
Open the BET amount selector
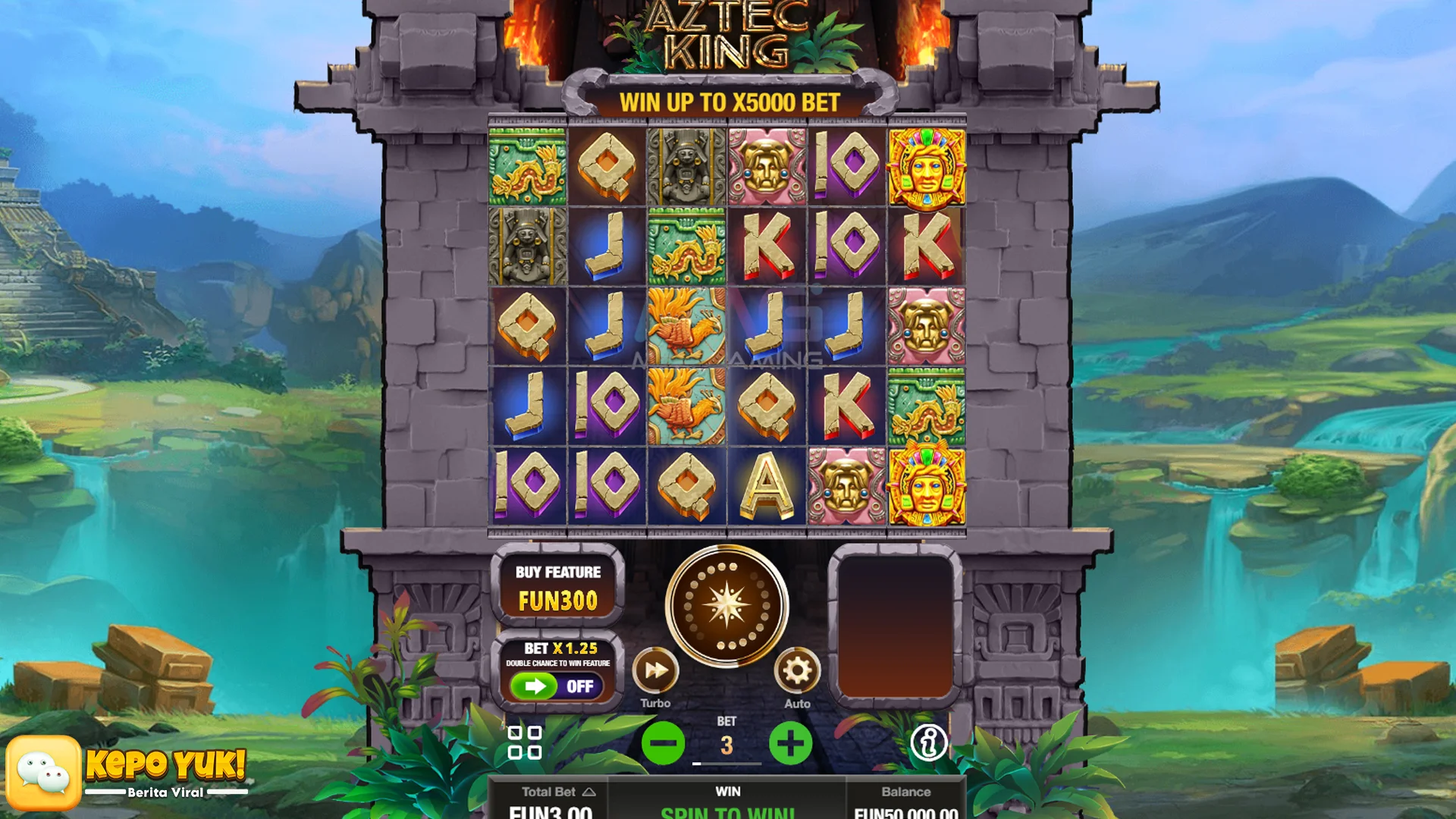[x=727, y=745]
